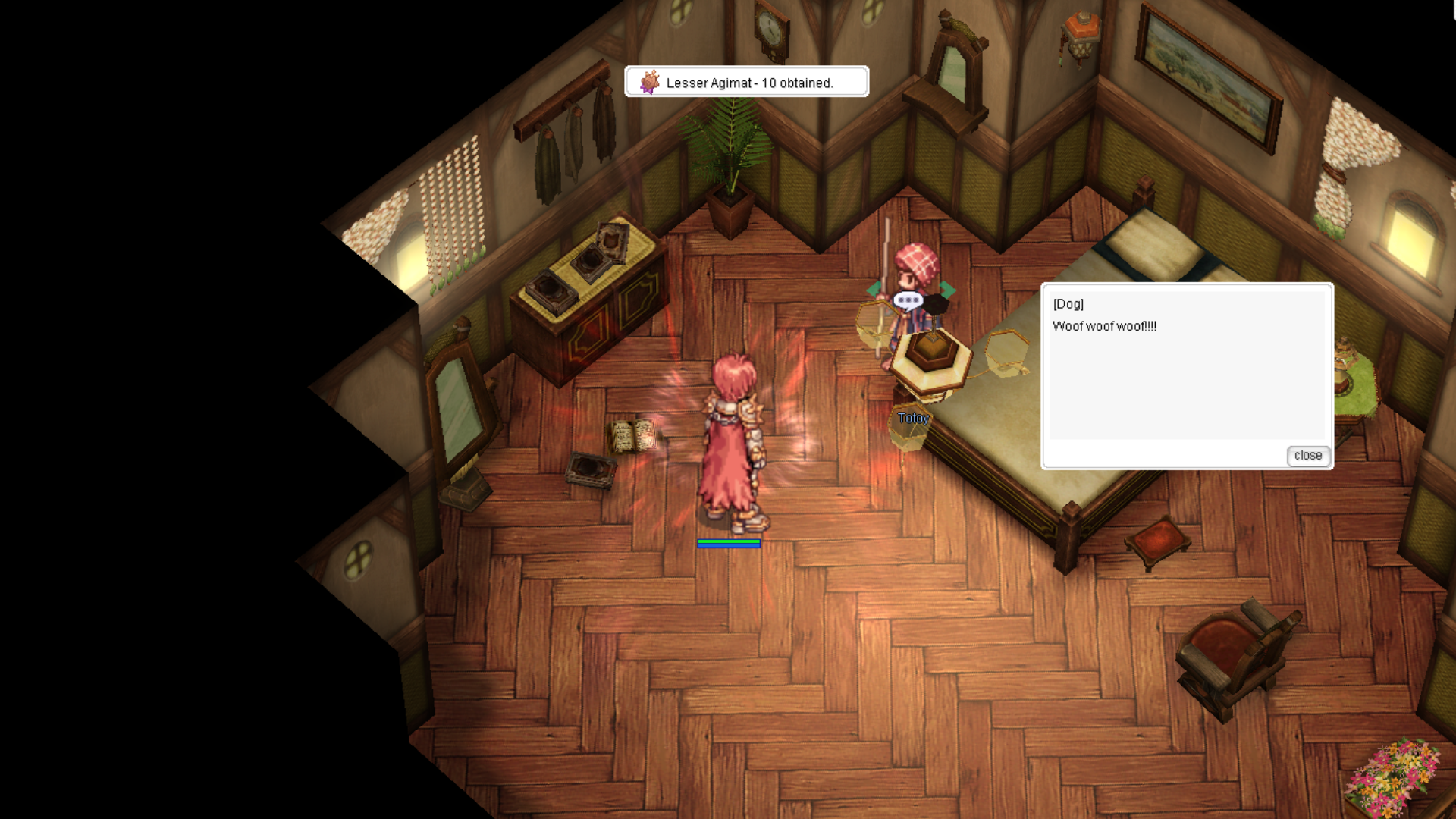Close the Dog dialogue window
Viewport: 1456px width, 819px height.
click(x=1307, y=455)
